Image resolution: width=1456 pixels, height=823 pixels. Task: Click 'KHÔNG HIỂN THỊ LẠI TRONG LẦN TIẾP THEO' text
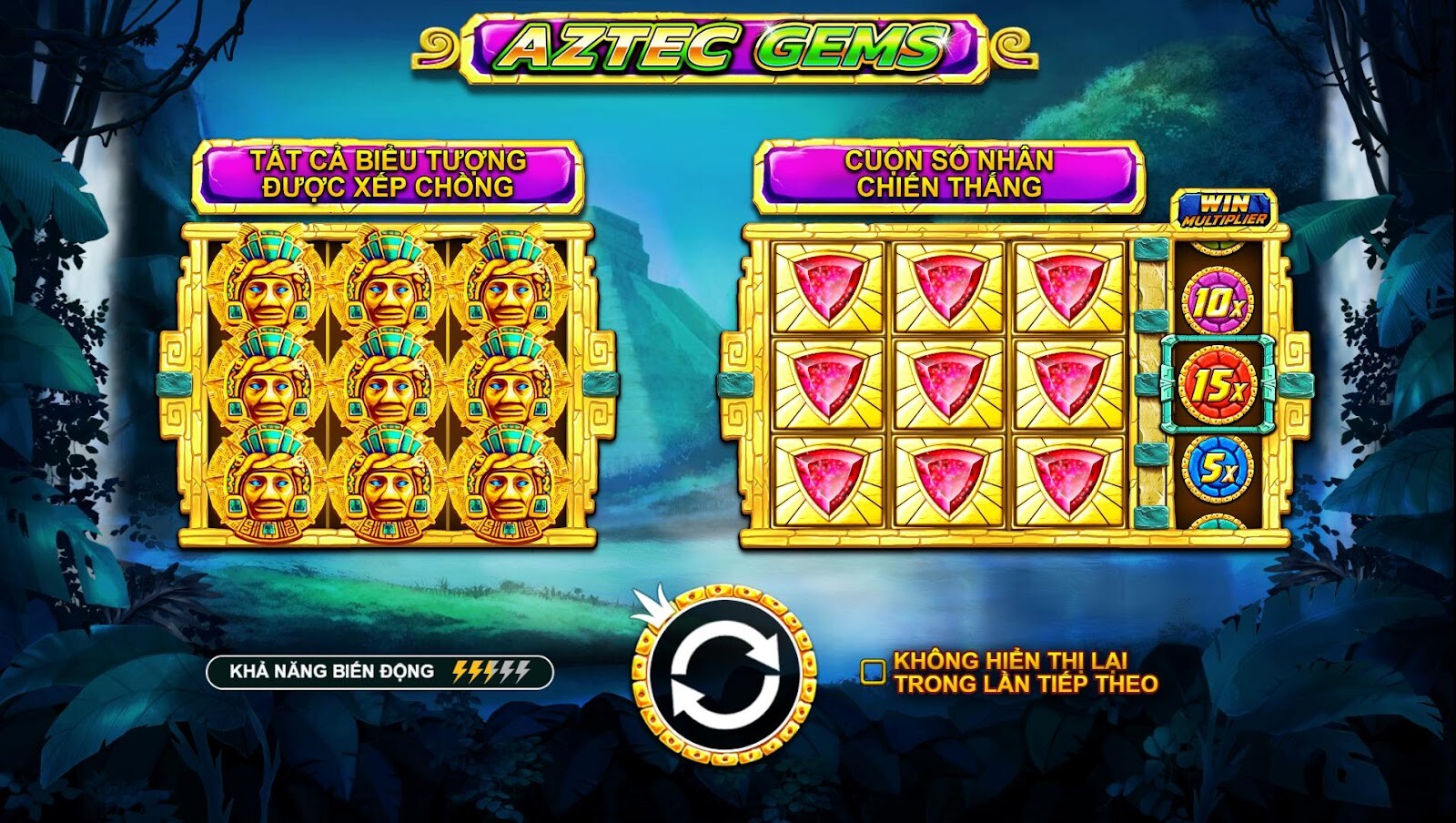click(1024, 671)
